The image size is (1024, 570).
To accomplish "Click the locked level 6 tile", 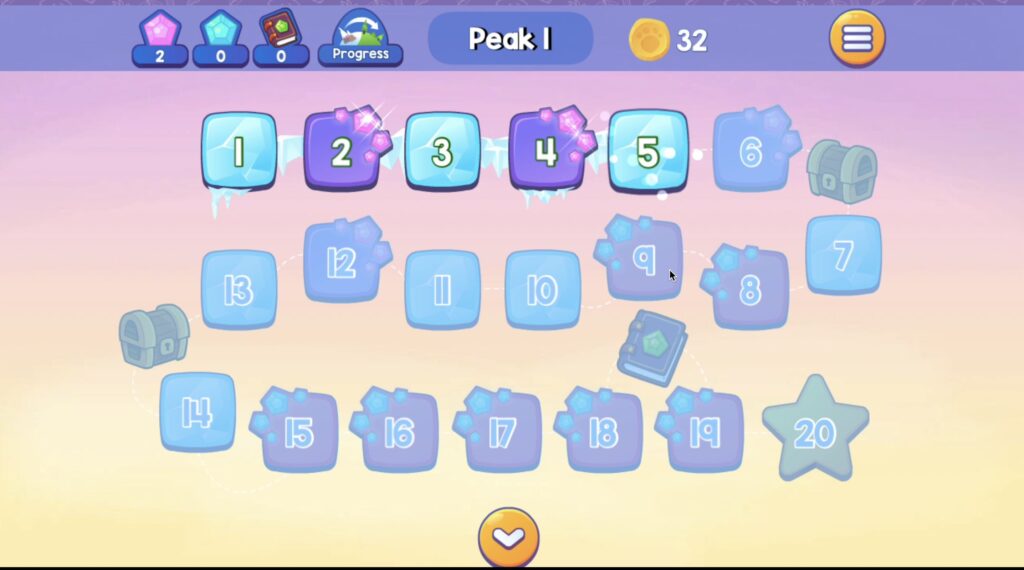I will click(x=751, y=151).
